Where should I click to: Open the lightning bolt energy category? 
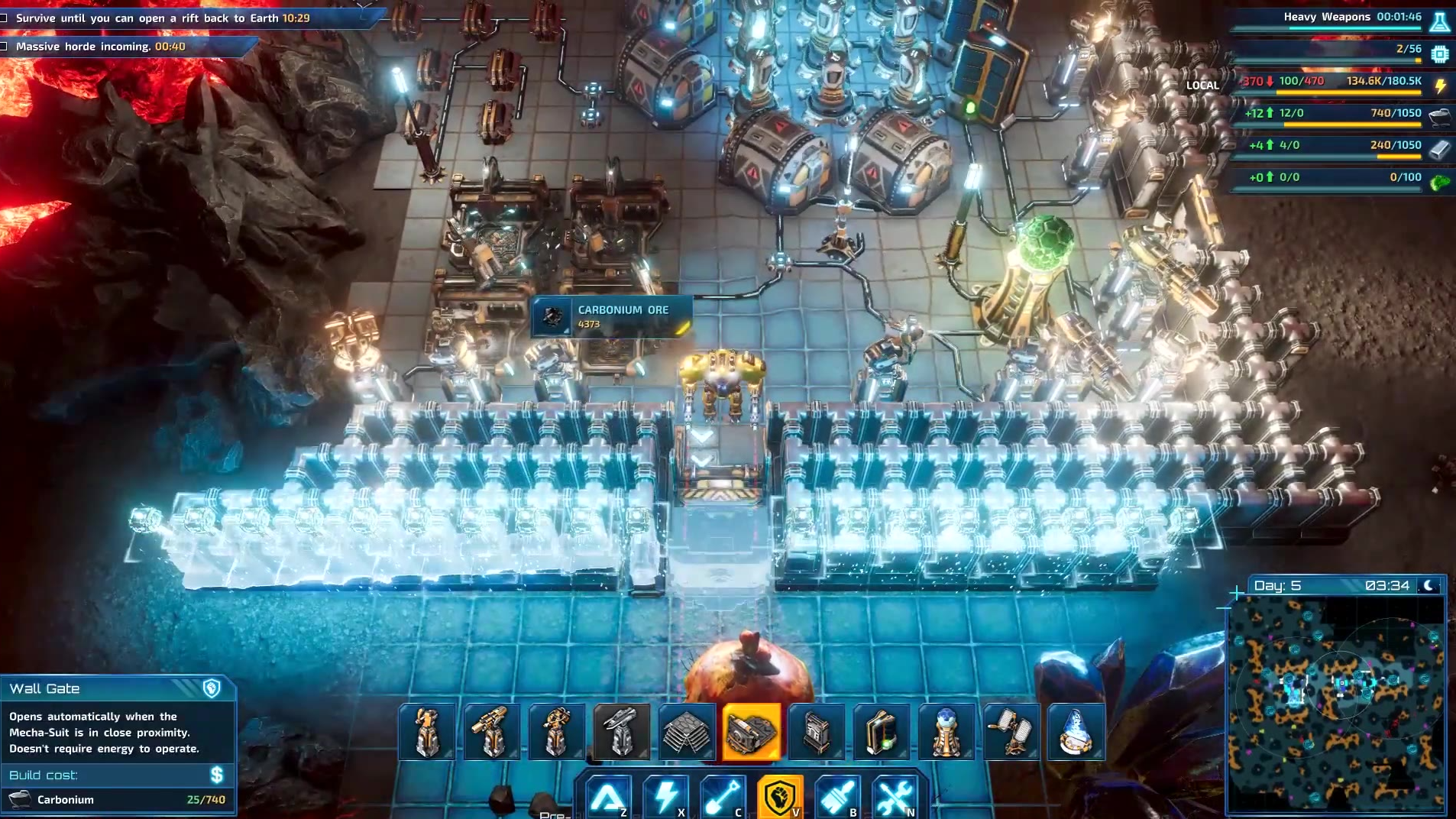pyautogui.click(x=665, y=798)
